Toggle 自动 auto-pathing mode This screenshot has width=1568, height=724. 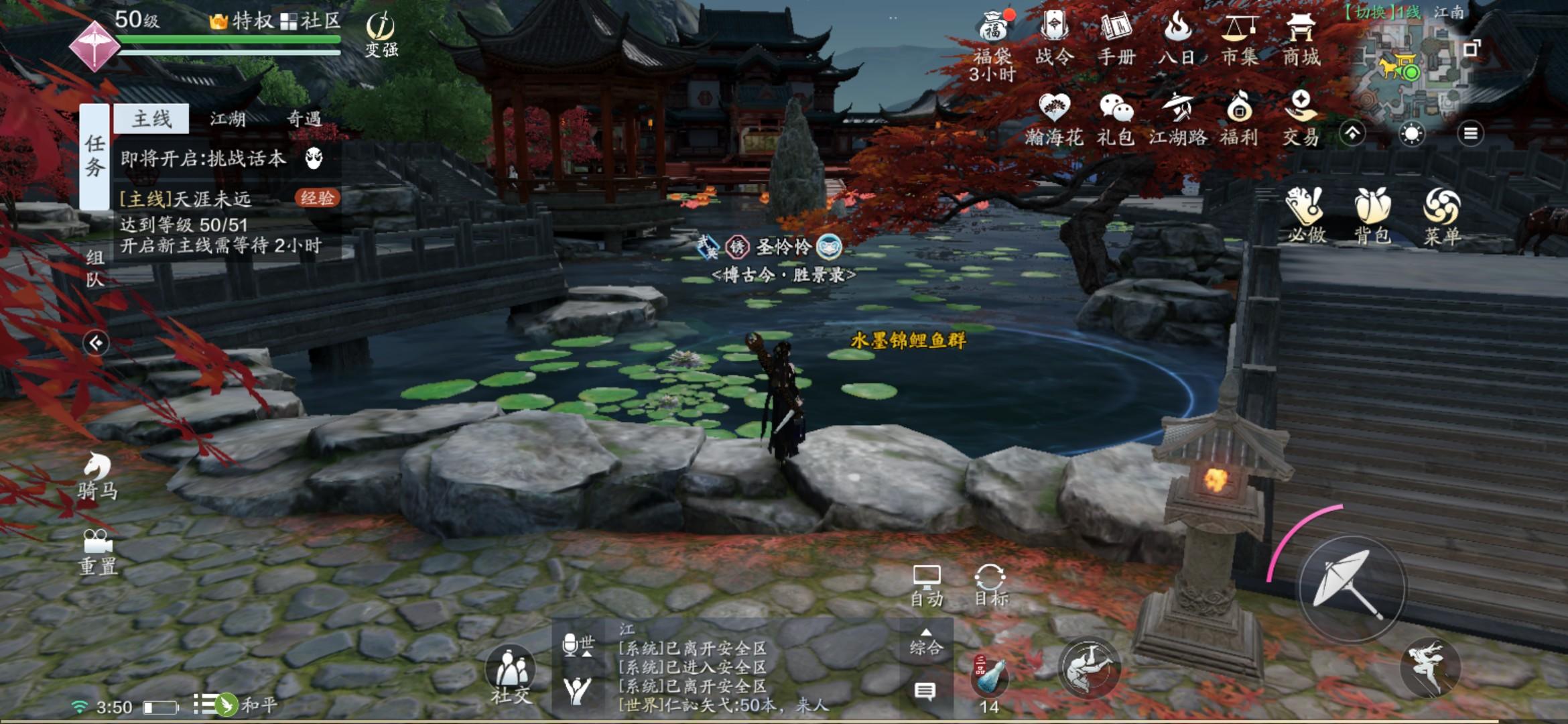point(927,582)
